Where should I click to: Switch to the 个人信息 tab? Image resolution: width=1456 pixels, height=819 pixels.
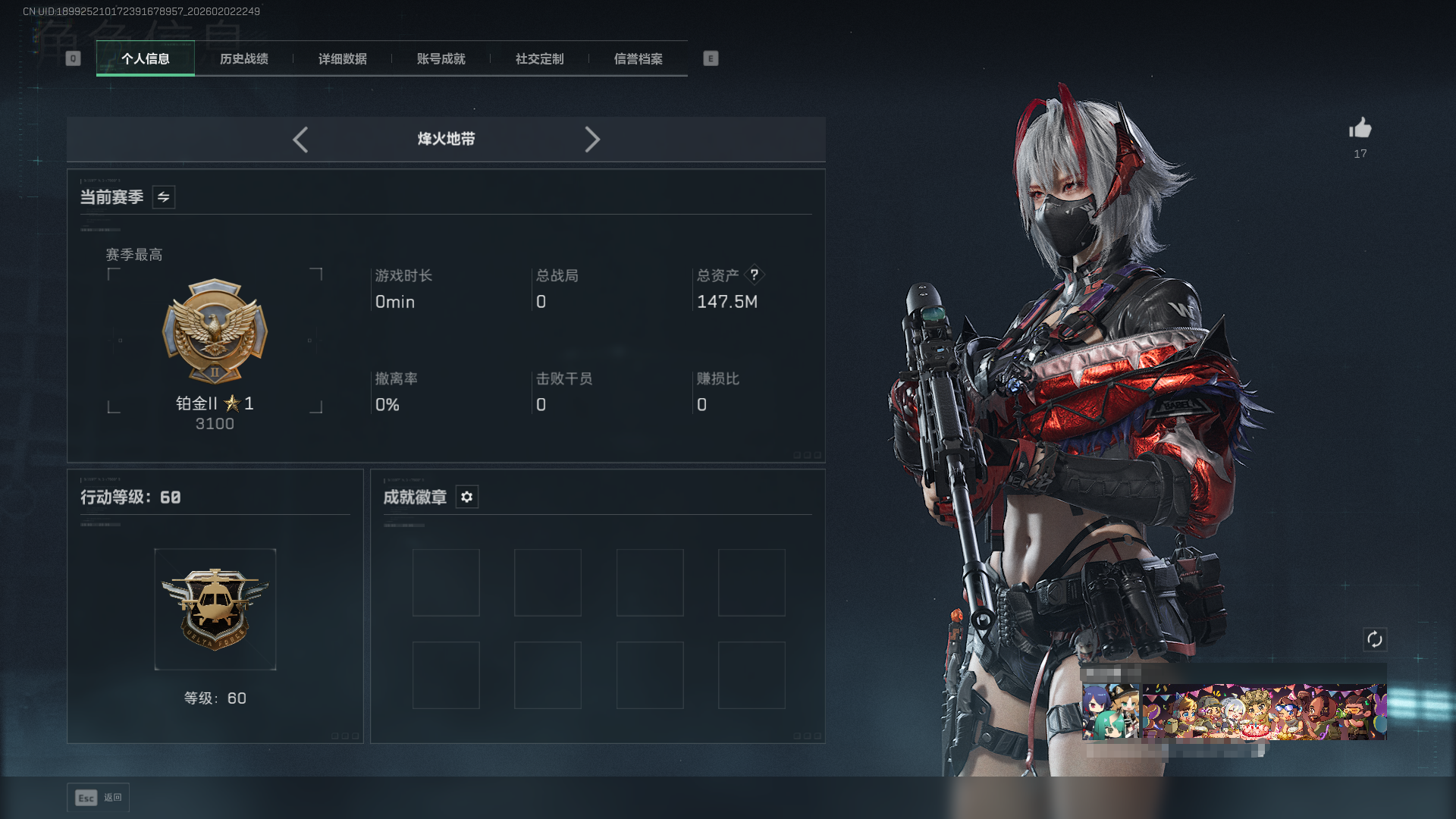(x=146, y=59)
